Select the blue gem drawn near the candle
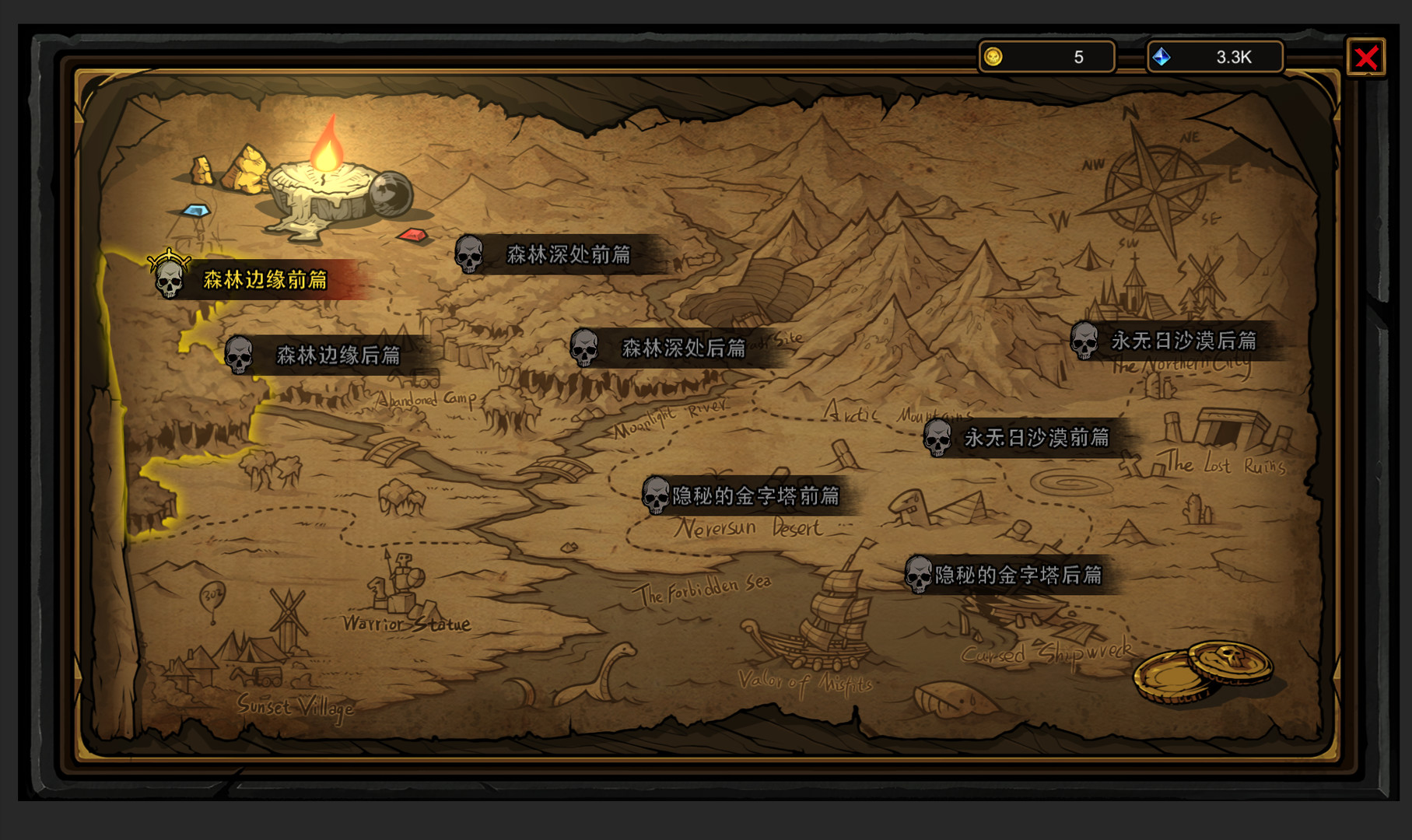 (x=194, y=210)
